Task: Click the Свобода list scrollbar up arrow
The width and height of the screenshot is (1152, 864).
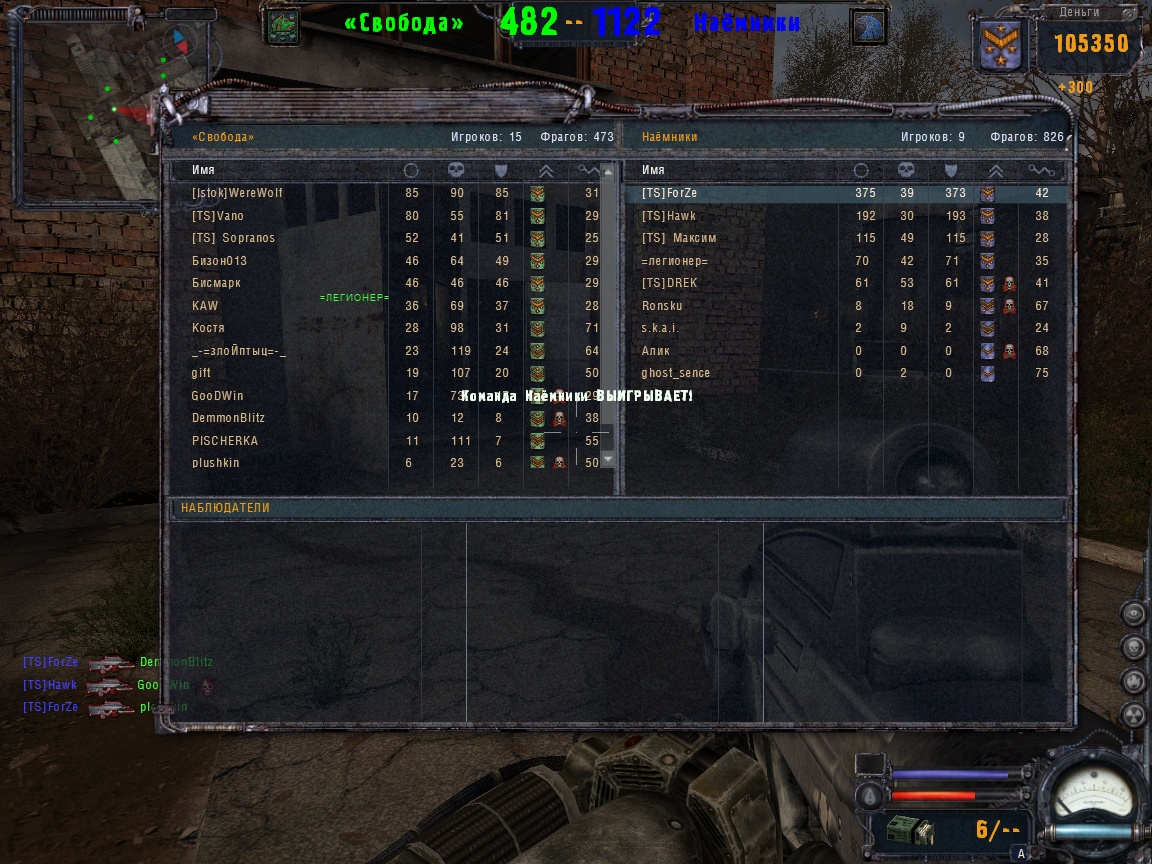Action: [x=608, y=170]
